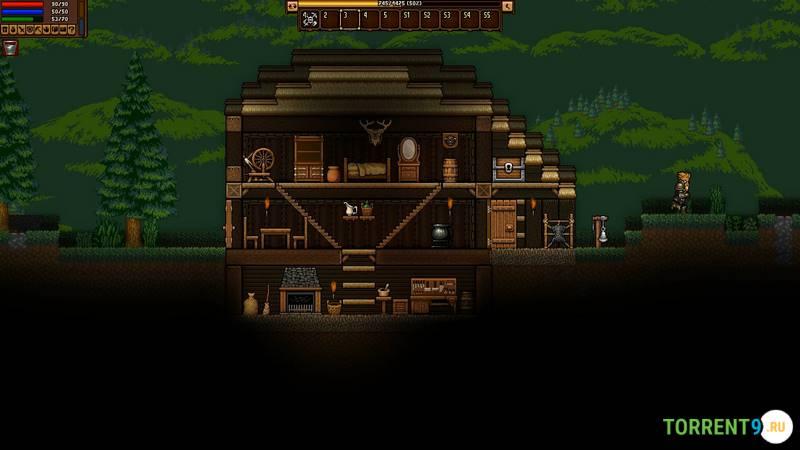Select the S2 hotbar slot
800x450 pixels.
pyautogui.click(x=429, y=19)
